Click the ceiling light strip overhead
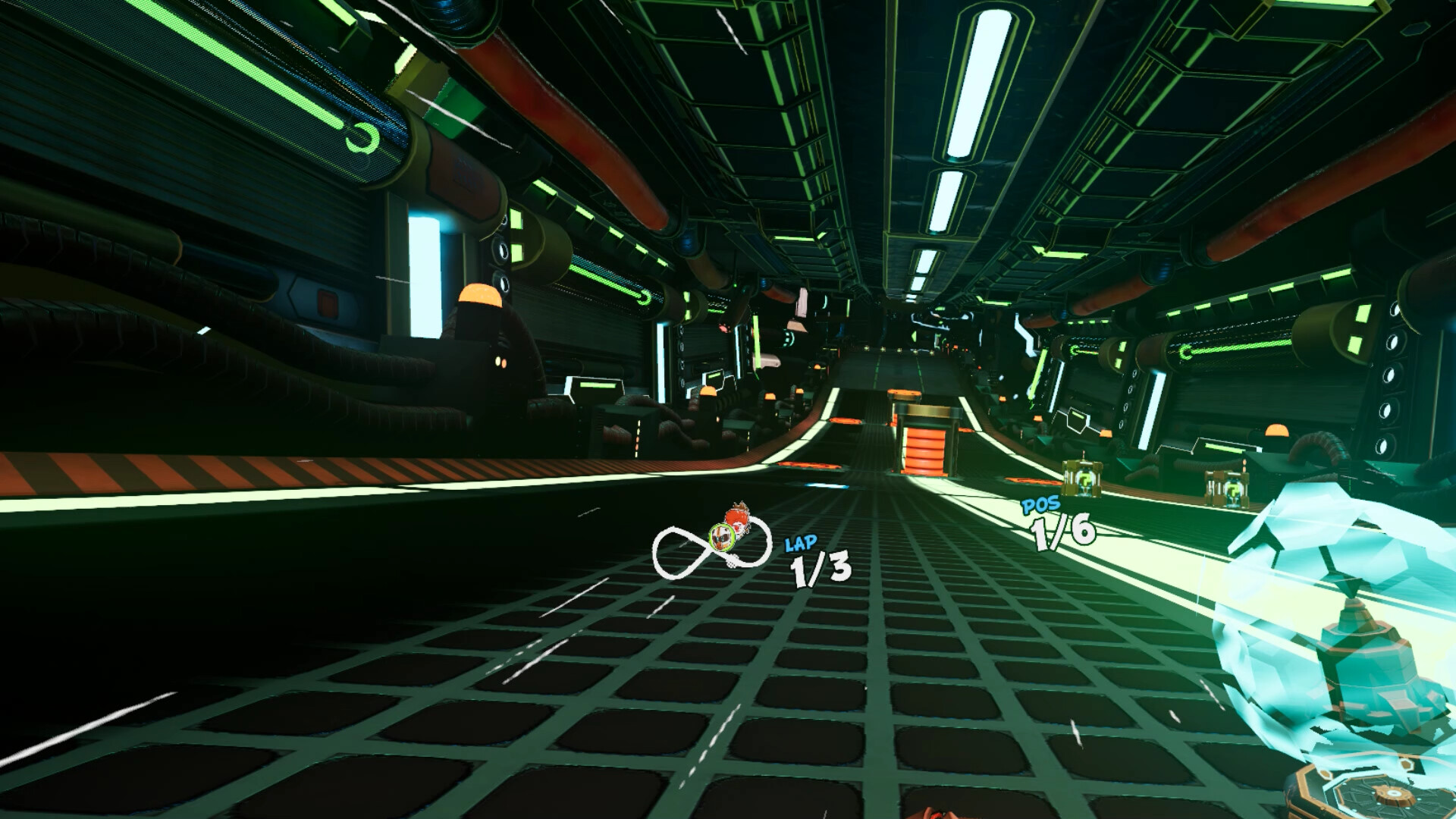The height and width of the screenshot is (819, 1456). click(978, 83)
